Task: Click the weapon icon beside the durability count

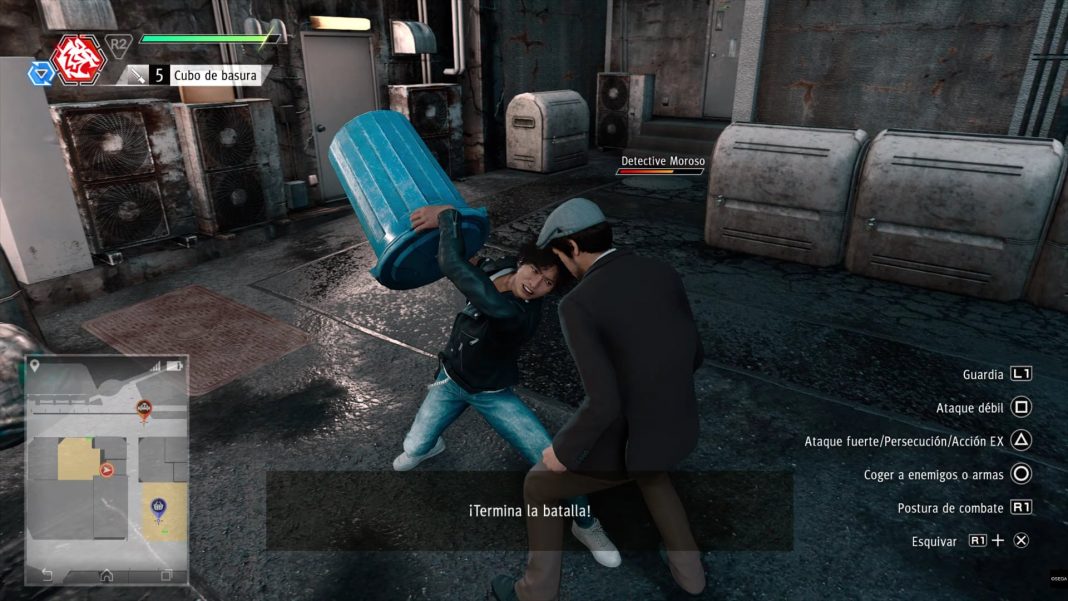Action: [x=135, y=75]
